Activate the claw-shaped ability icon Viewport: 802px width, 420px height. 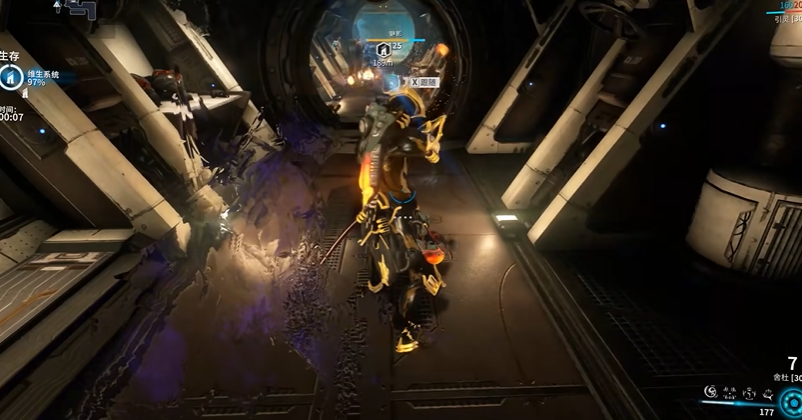click(x=731, y=391)
